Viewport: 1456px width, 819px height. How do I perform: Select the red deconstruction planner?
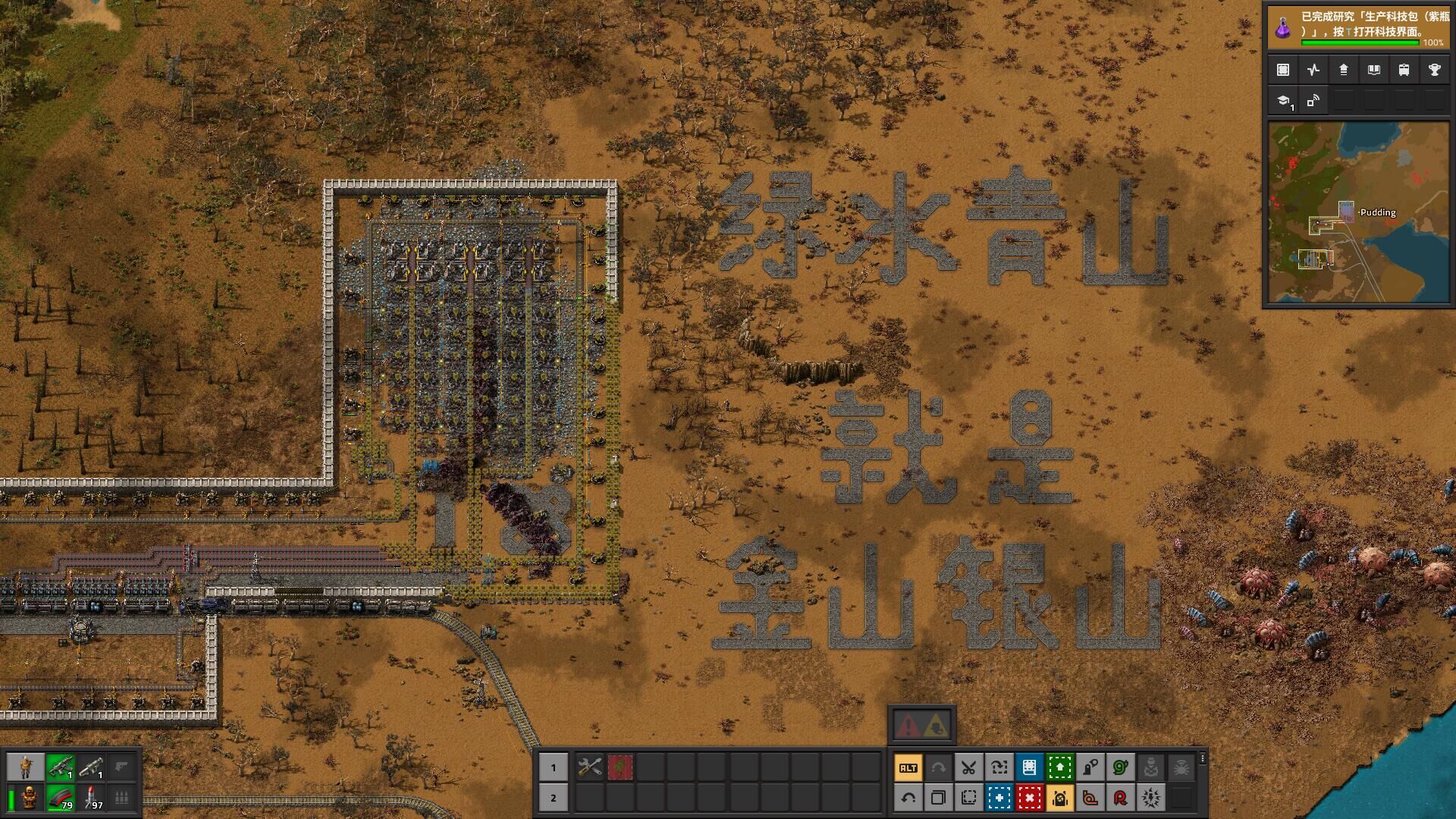pyautogui.click(x=1029, y=798)
